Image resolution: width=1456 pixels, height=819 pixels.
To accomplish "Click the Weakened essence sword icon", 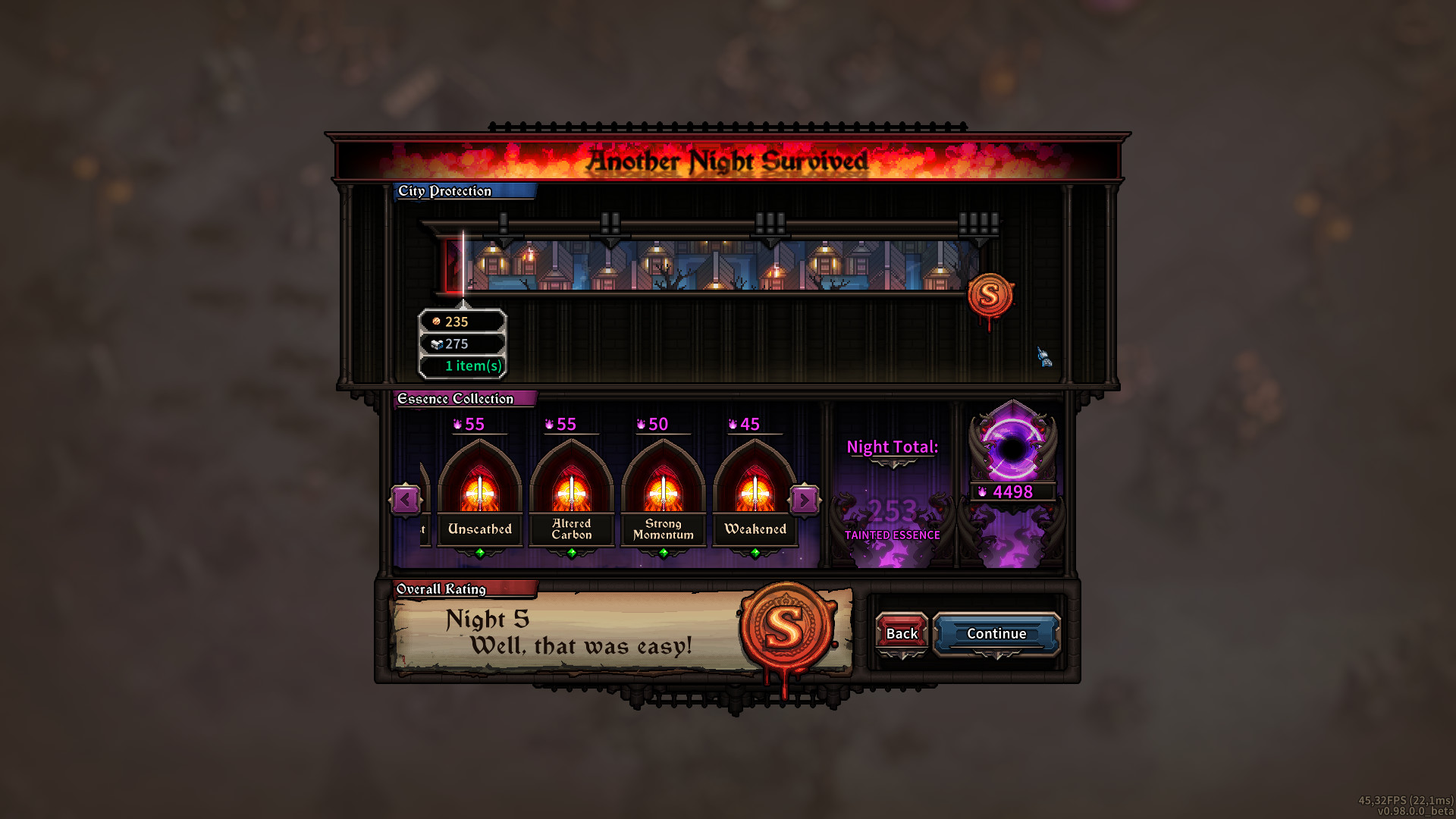I will pyautogui.click(x=755, y=493).
